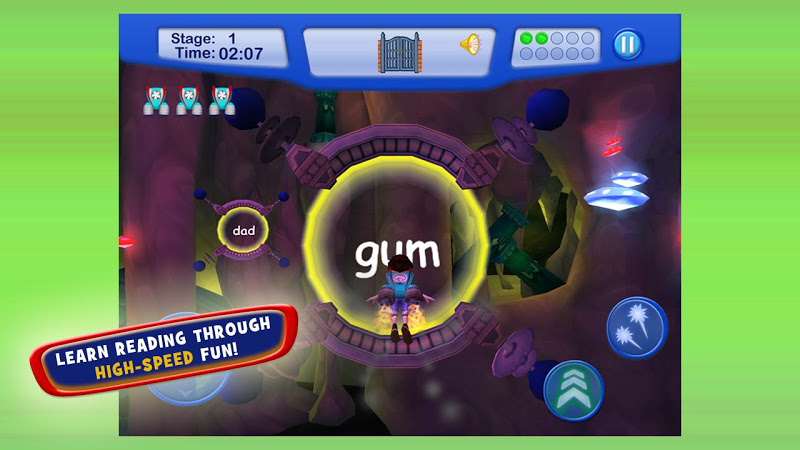Screen dimensions: 800x450
Task: Tap the speaker sound icon
Action: [x=469, y=44]
